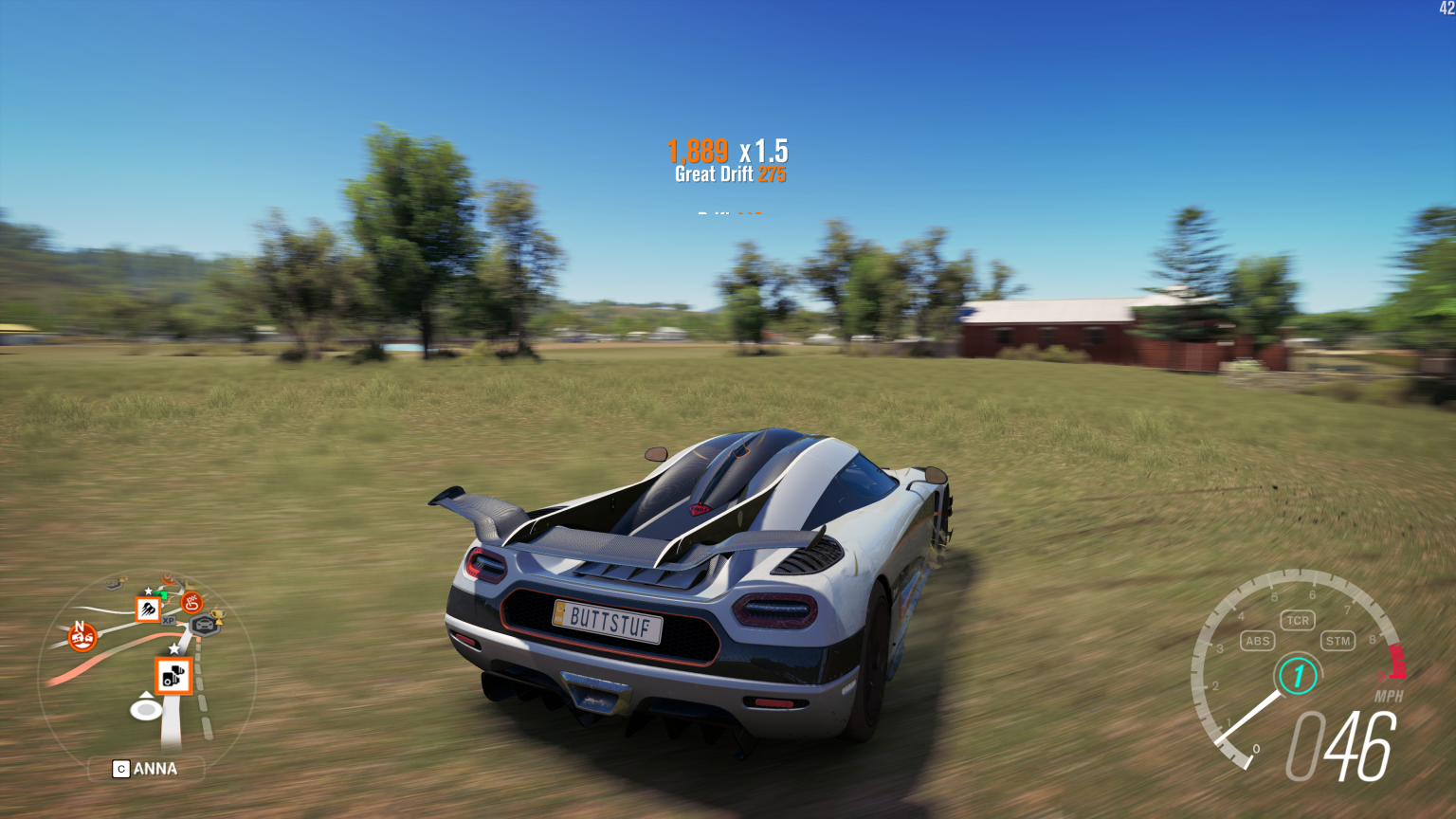Toggle the STM stability management indicator
The width and height of the screenshot is (1456, 819).
coord(1338,641)
